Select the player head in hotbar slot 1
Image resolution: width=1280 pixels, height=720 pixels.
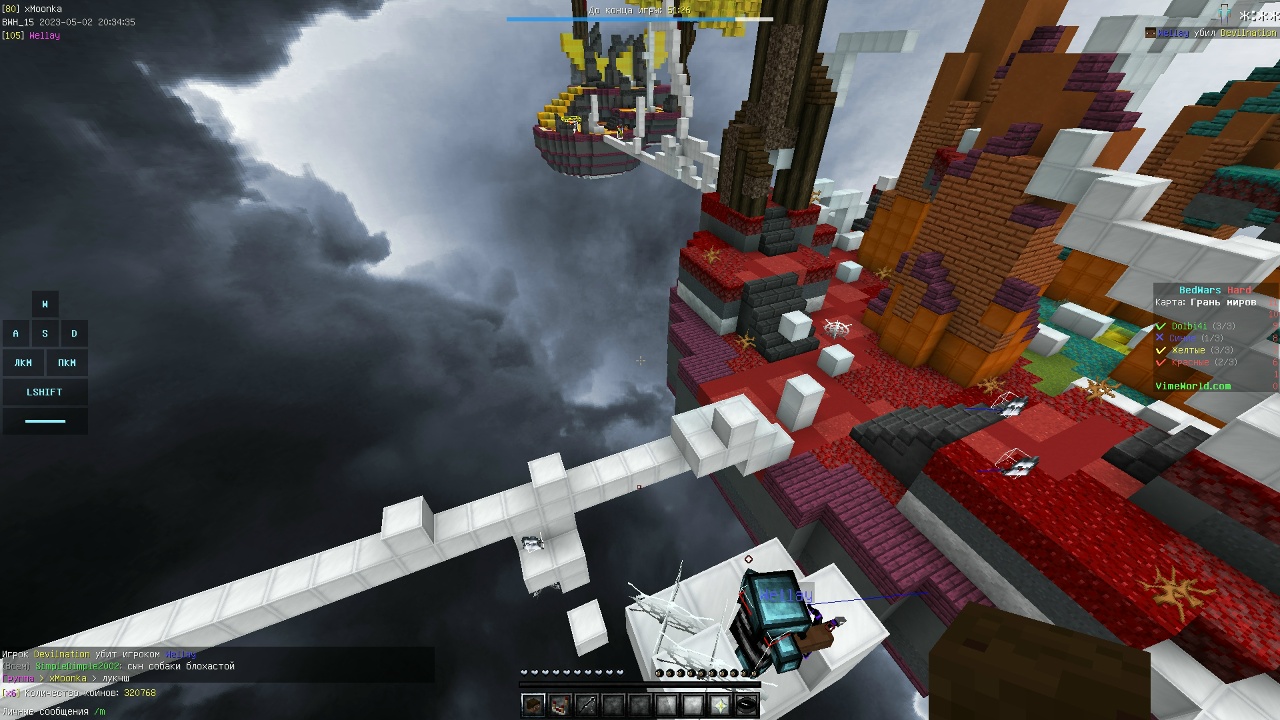pos(531,704)
